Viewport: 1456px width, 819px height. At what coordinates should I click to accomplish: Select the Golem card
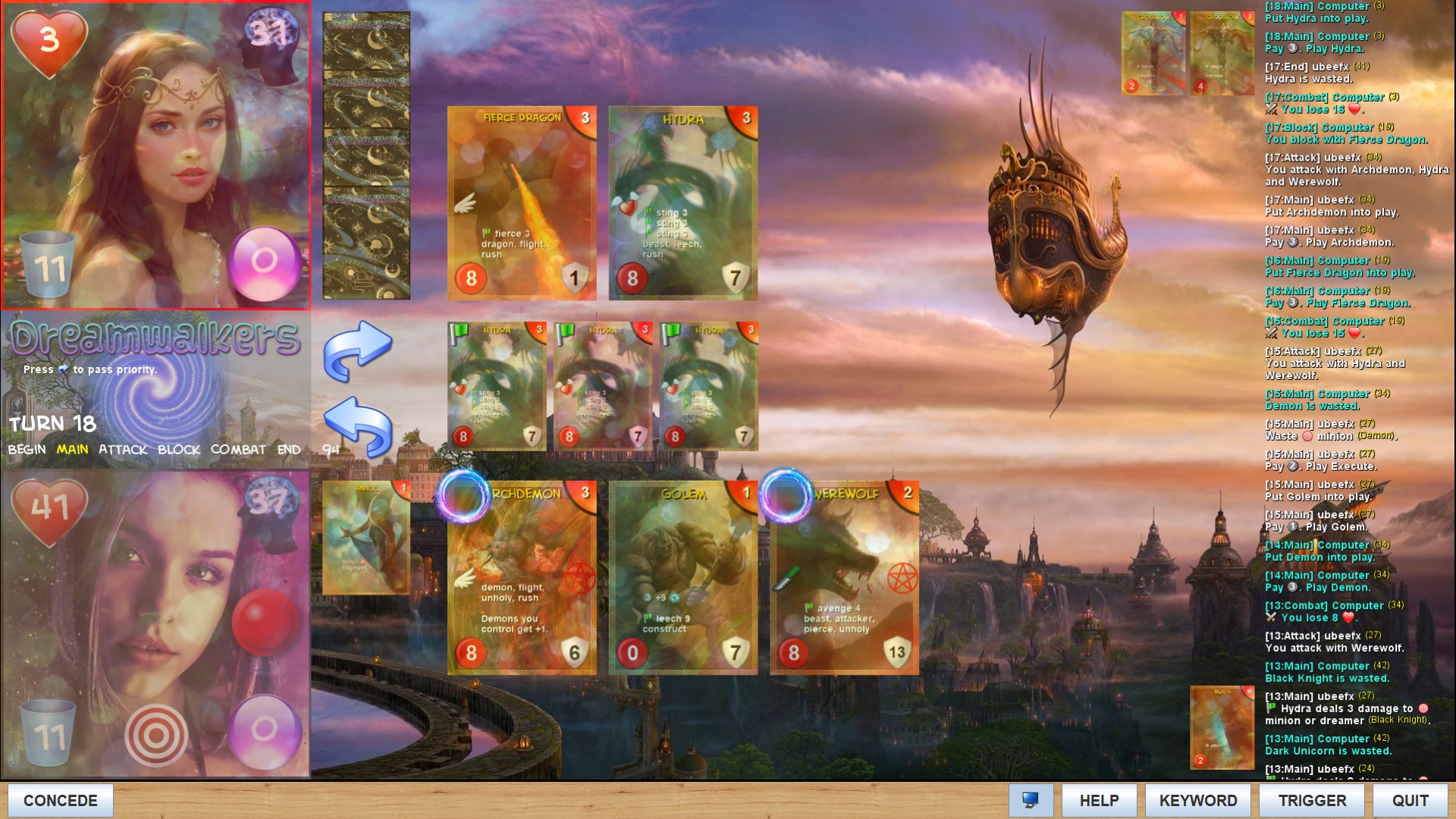tap(682, 578)
